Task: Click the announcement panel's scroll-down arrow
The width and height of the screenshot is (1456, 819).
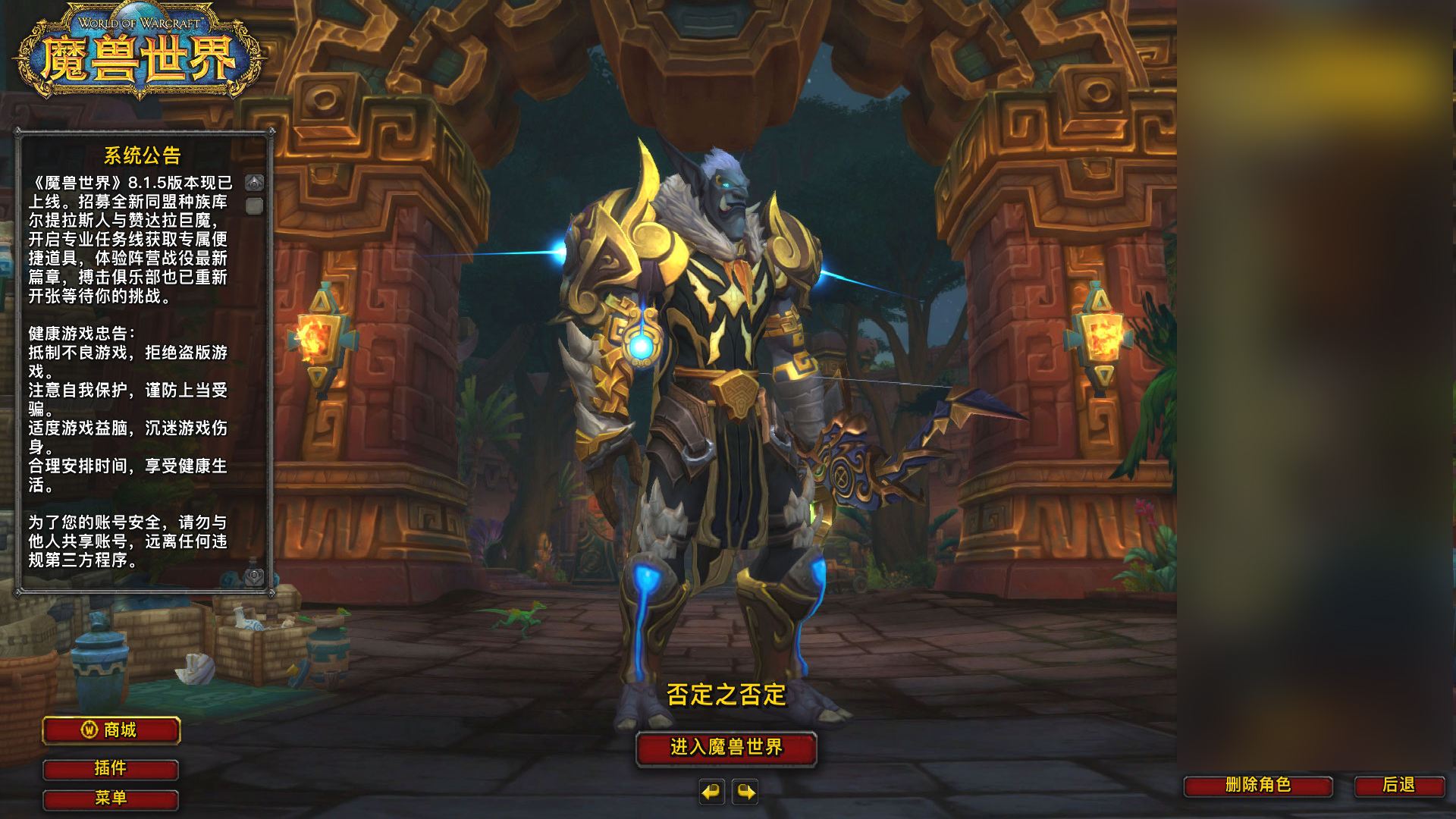Action: (255, 576)
